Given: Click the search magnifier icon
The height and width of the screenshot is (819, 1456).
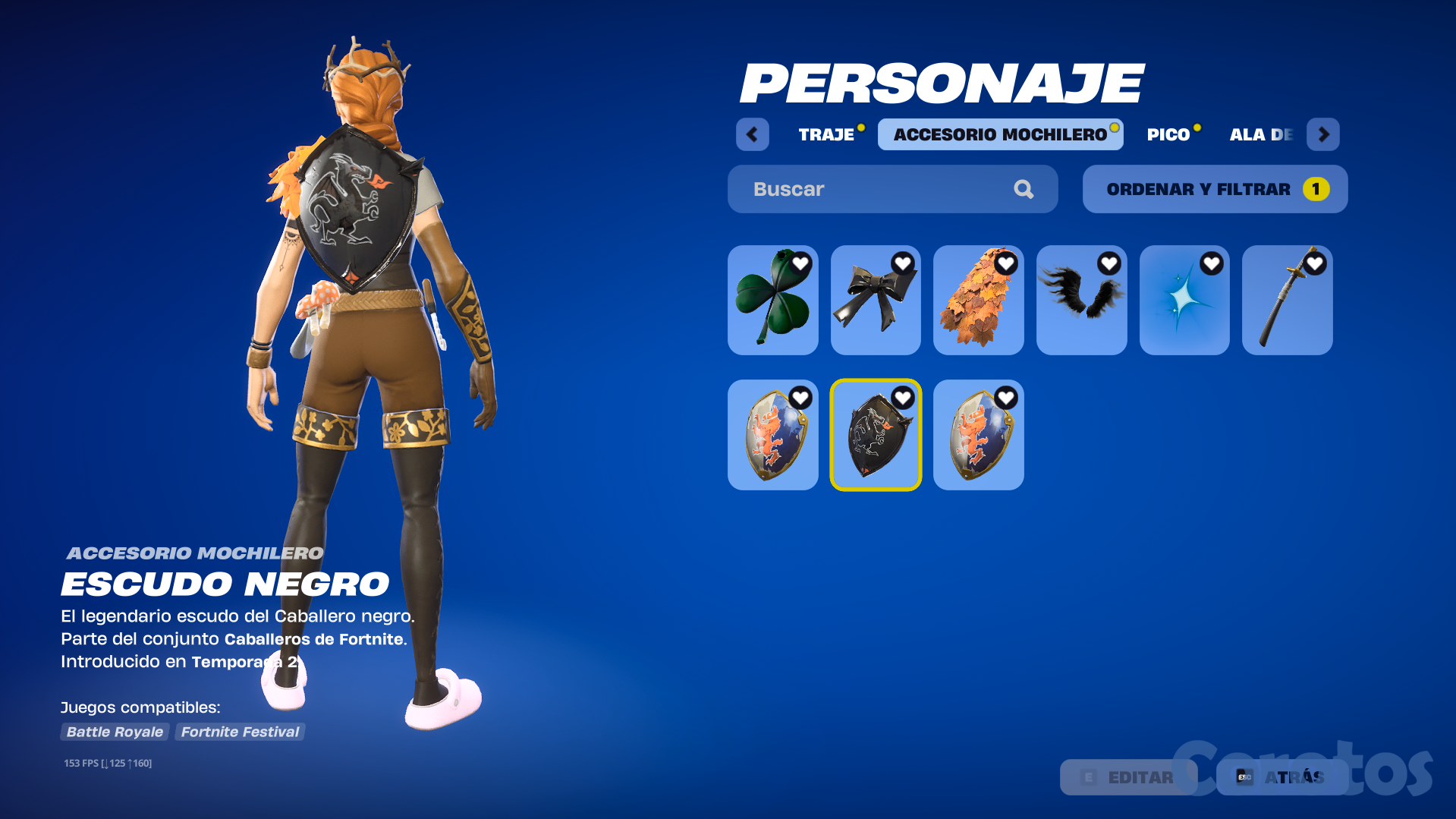Looking at the screenshot, I should click(1024, 189).
